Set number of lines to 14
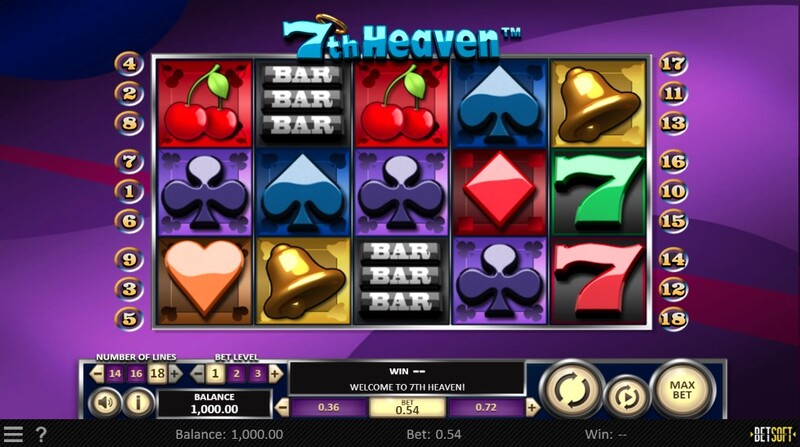The width and height of the screenshot is (800, 447). (115, 373)
